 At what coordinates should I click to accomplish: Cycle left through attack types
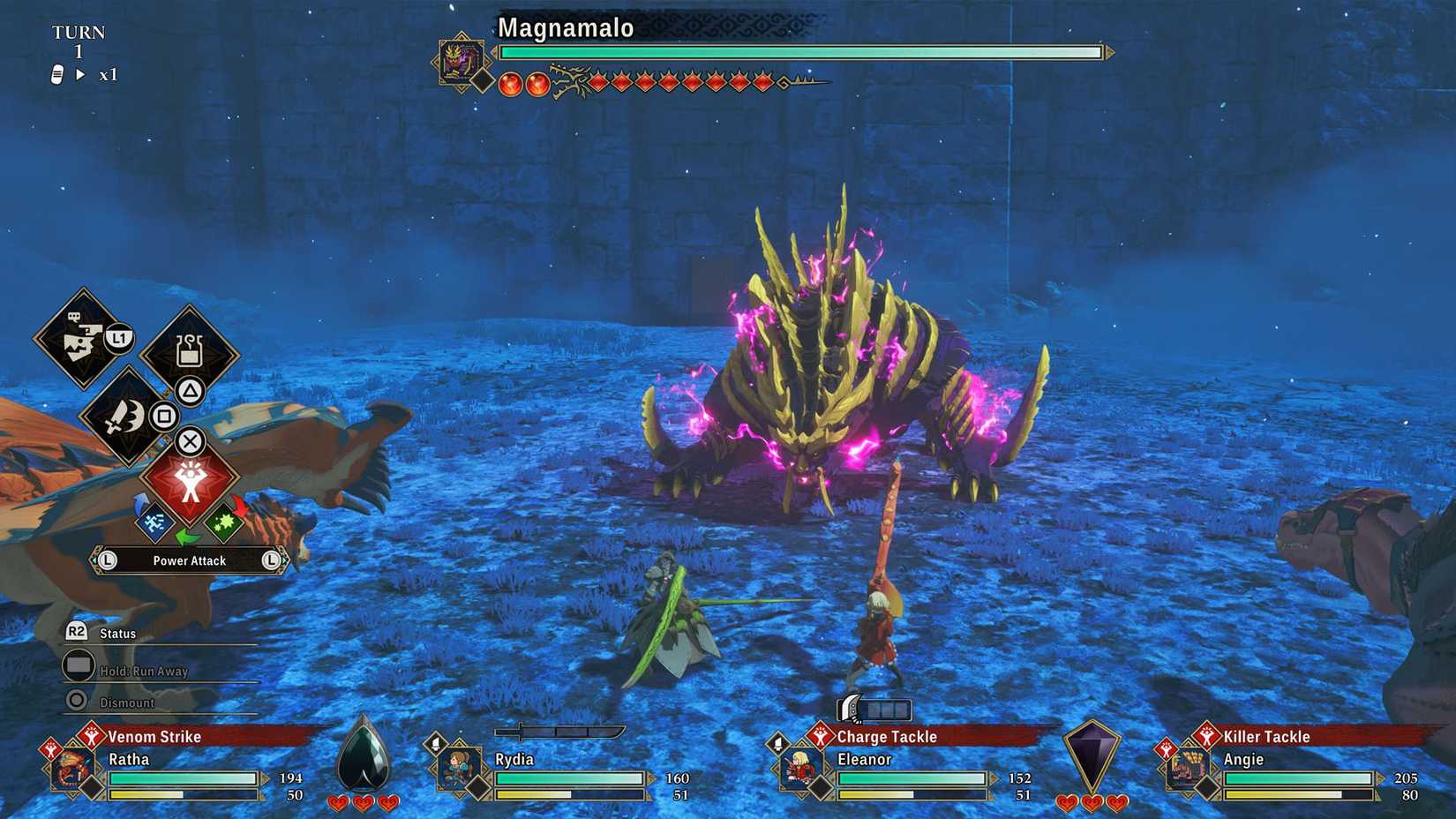(108, 560)
